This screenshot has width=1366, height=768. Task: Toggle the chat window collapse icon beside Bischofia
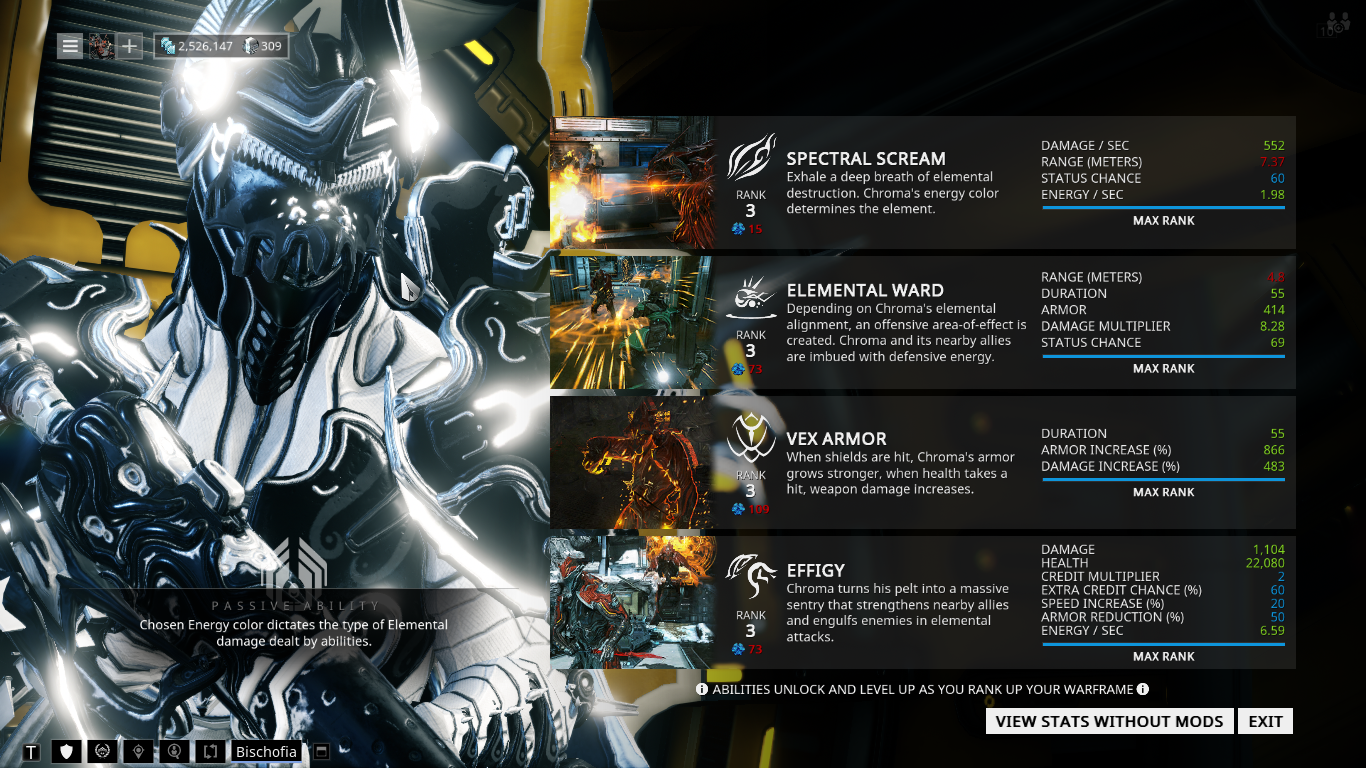pyautogui.click(x=320, y=751)
